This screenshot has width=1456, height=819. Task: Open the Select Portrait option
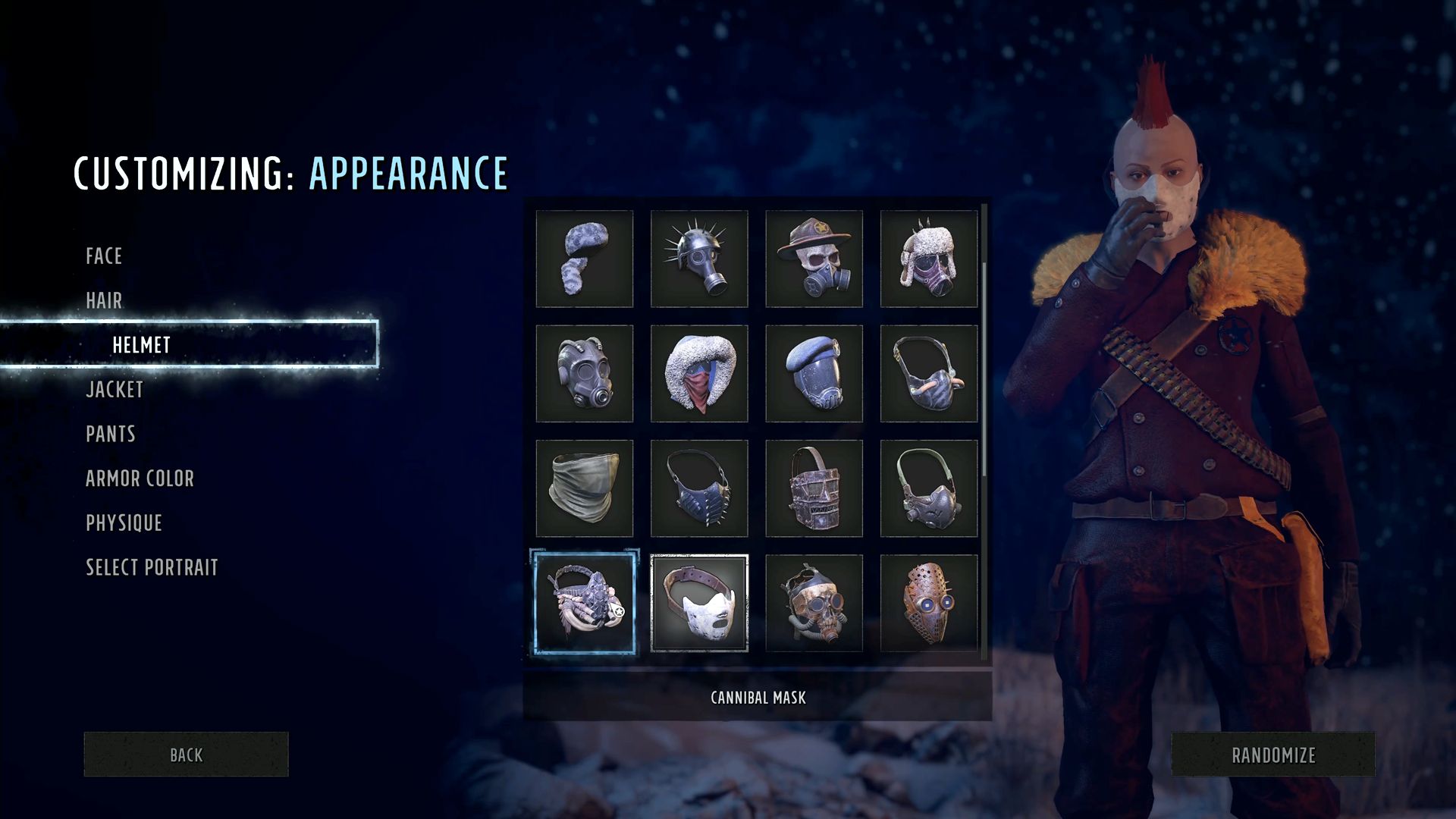pos(152,568)
